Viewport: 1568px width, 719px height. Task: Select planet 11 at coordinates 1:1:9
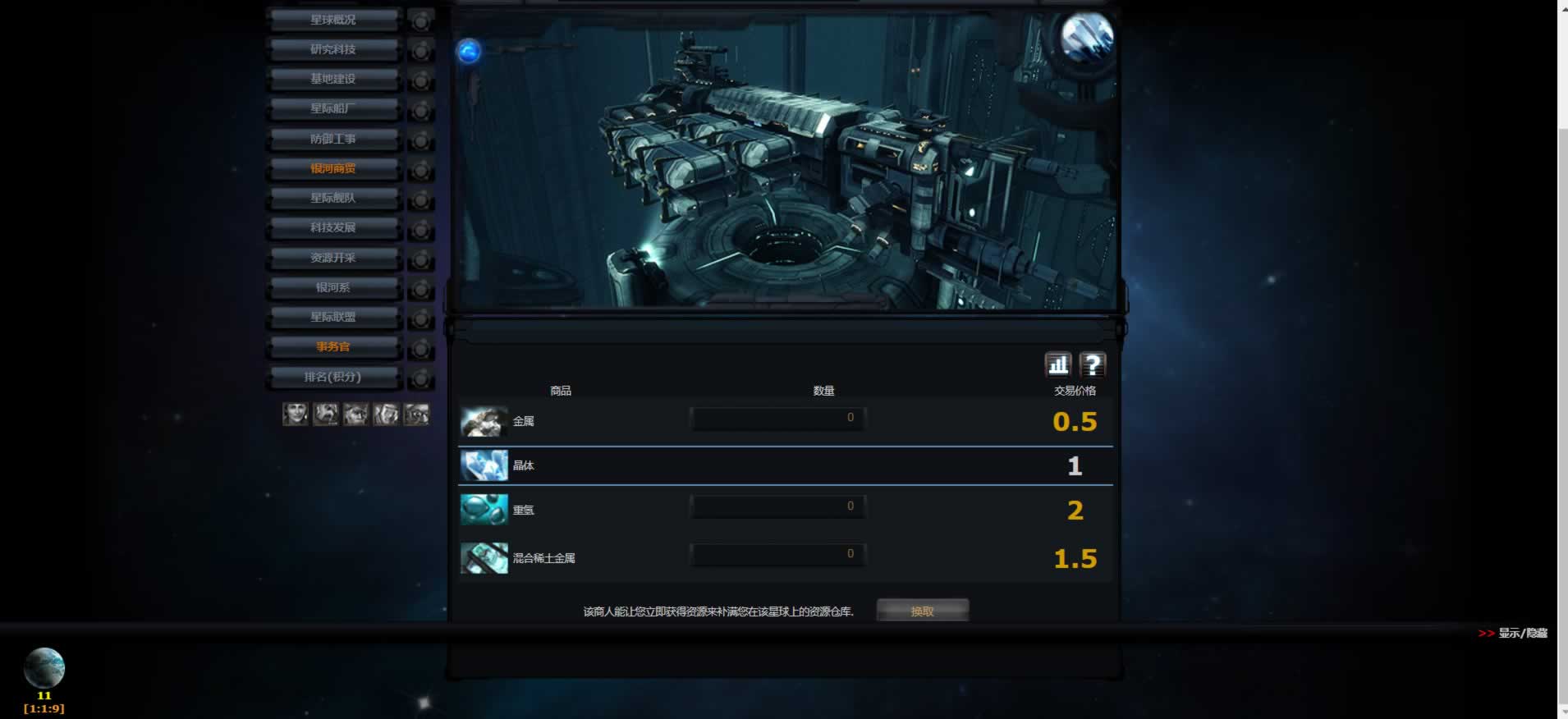pyautogui.click(x=44, y=669)
